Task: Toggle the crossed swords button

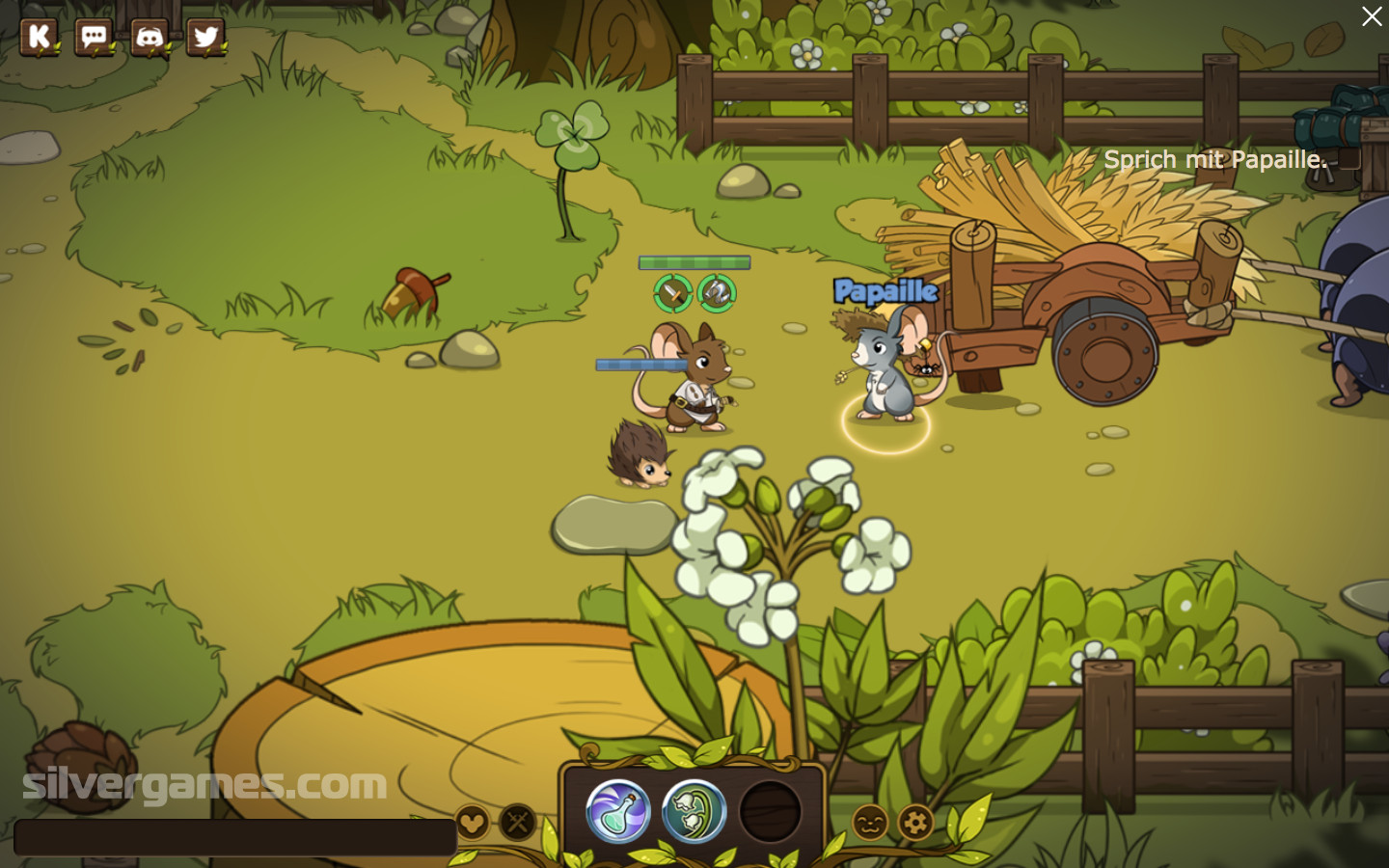Action: [x=518, y=823]
